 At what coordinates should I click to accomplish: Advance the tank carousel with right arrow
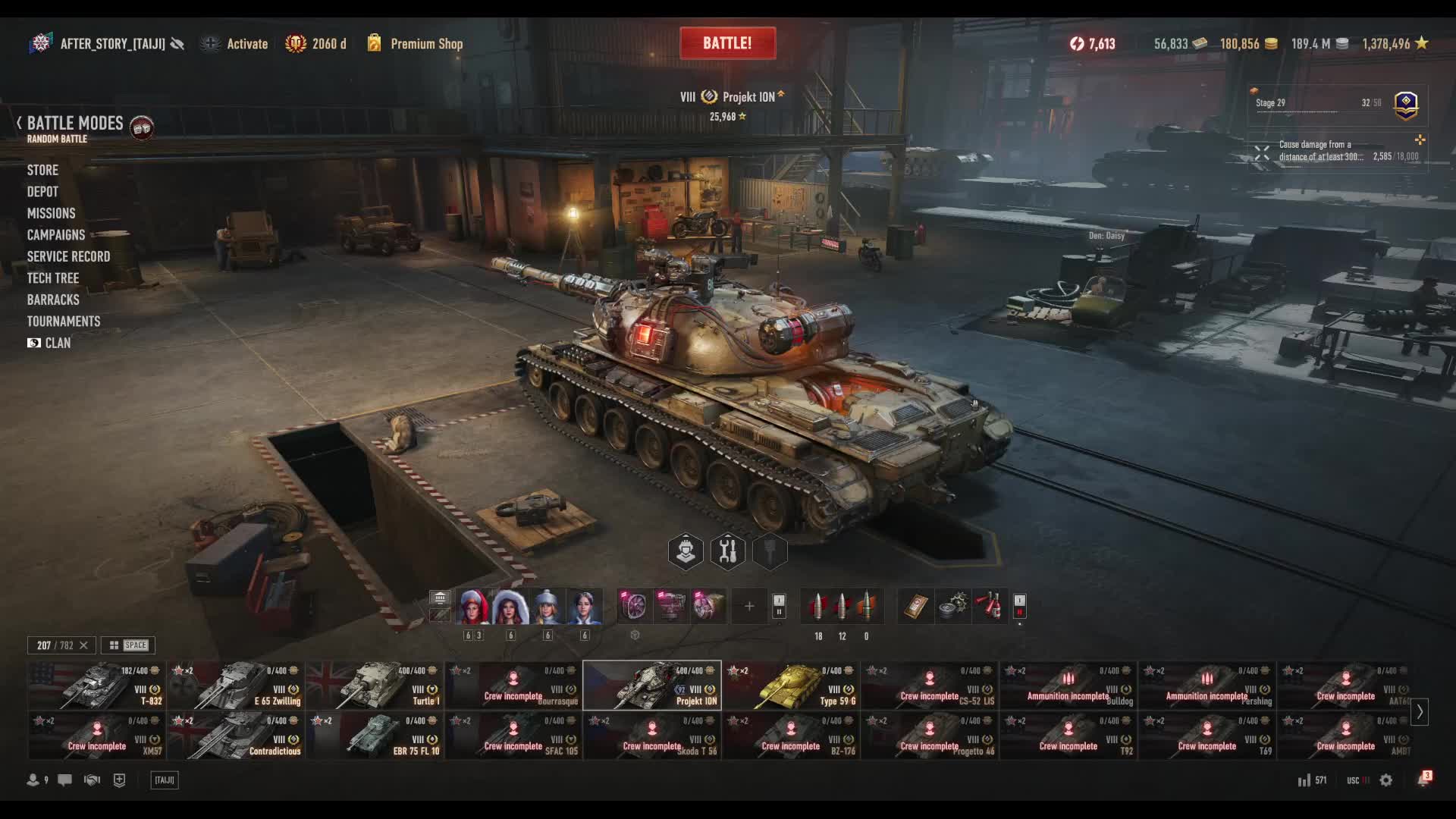[1420, 712]
